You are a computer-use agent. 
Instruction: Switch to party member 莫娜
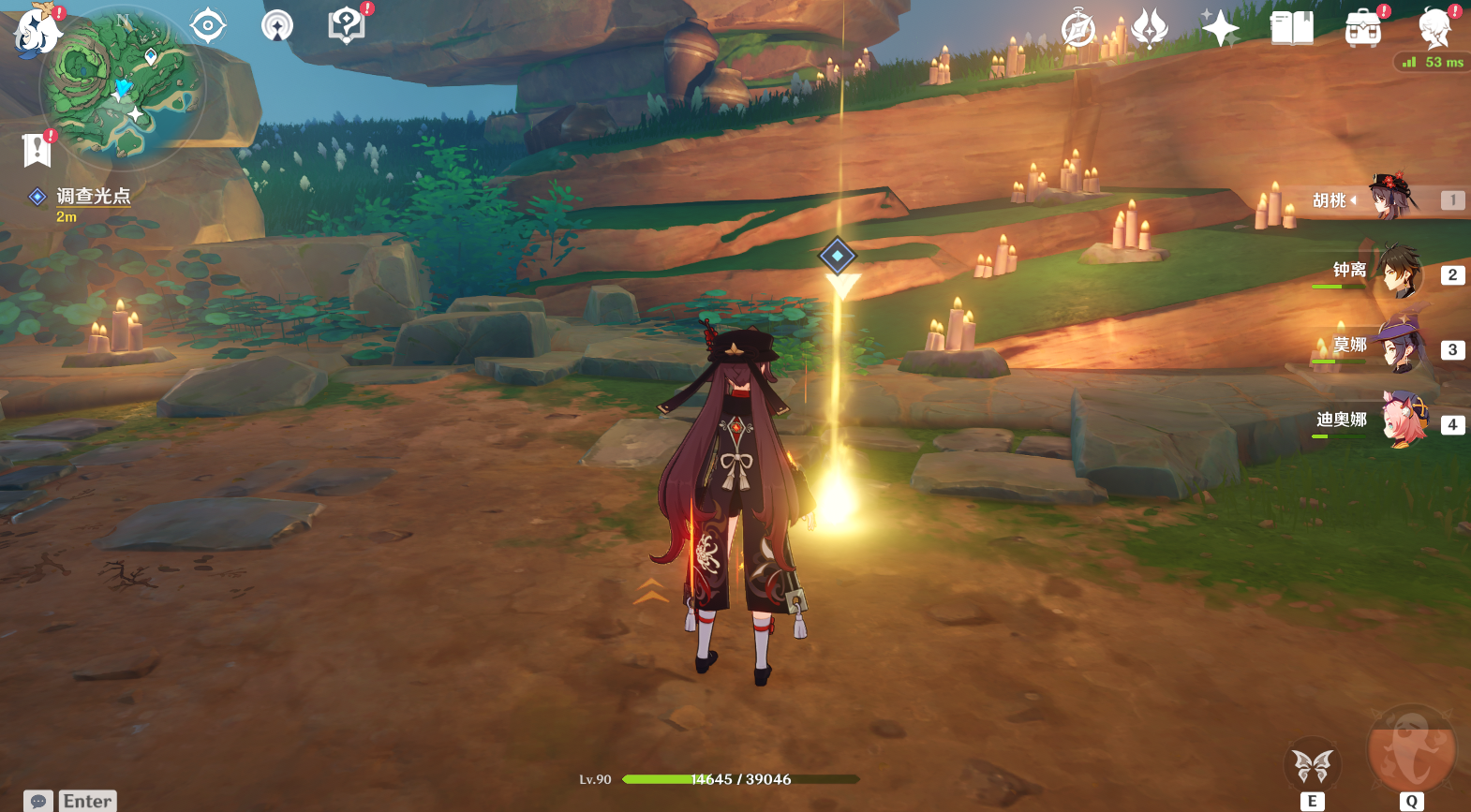1398,347
